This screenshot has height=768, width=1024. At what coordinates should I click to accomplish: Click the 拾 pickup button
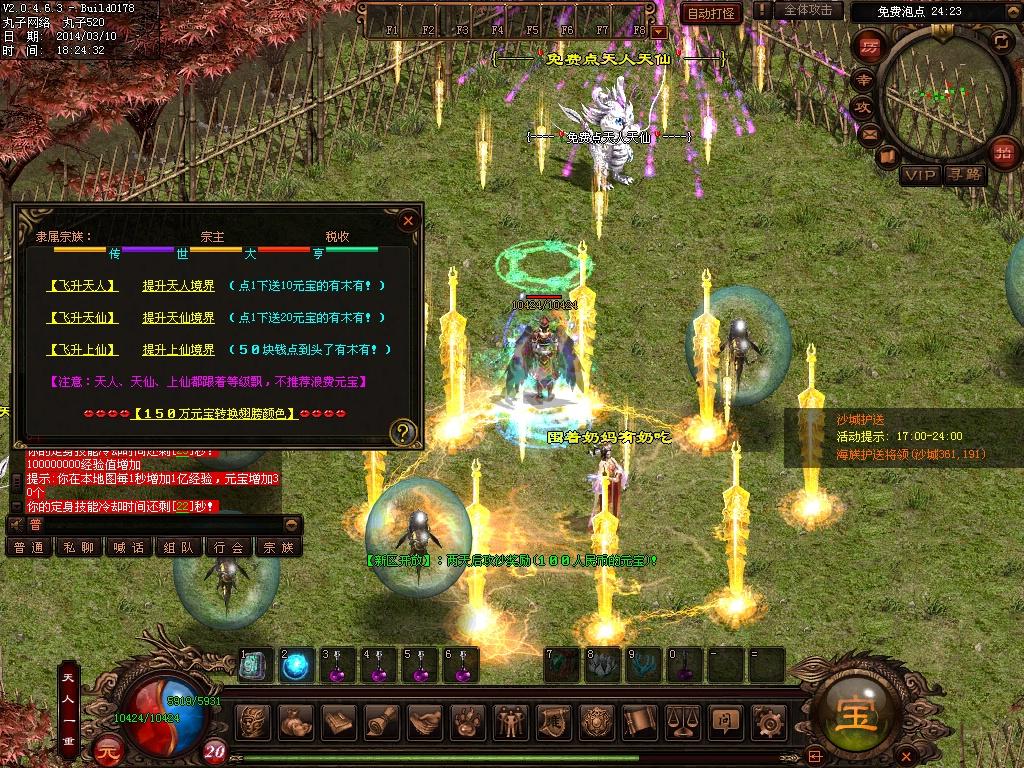[1002, 152]
